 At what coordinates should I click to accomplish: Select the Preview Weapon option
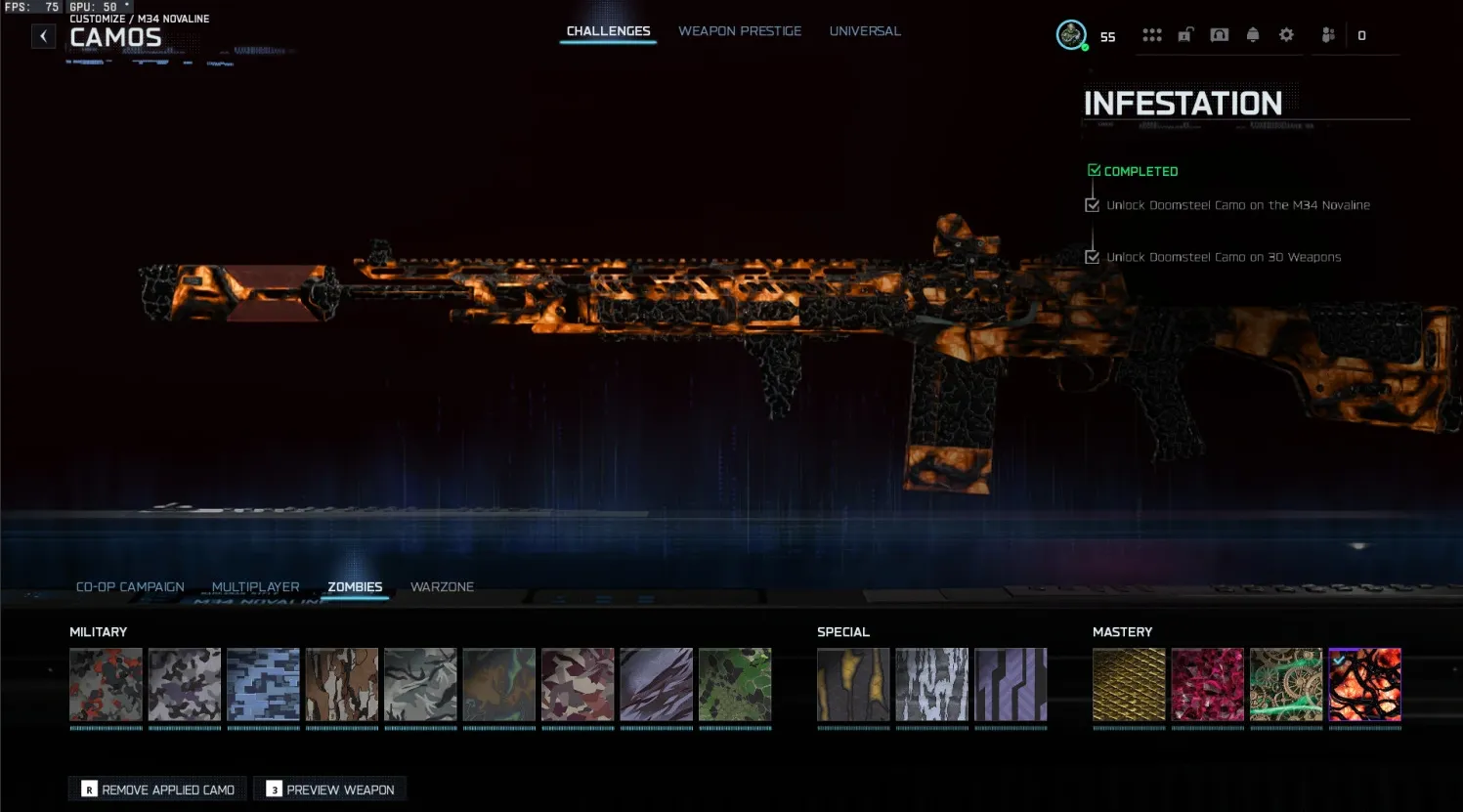tap(329, 789)
